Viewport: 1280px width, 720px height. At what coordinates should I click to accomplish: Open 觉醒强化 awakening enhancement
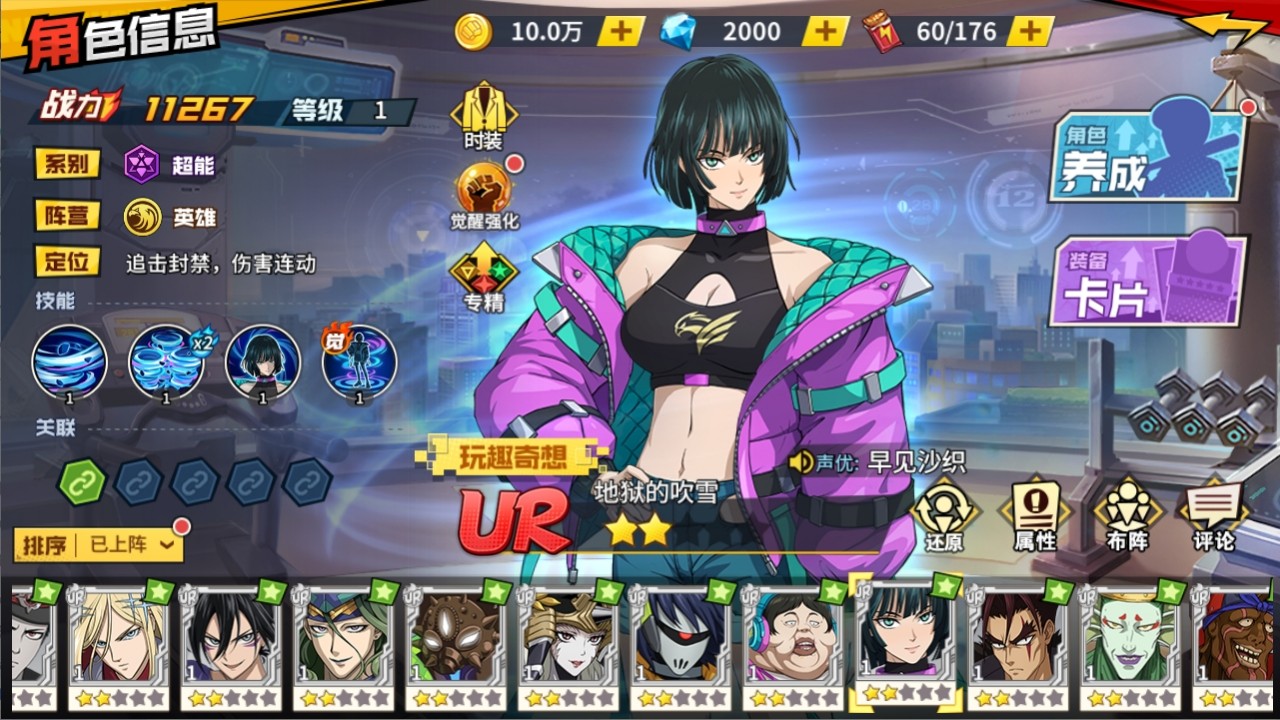coord(485,195)
